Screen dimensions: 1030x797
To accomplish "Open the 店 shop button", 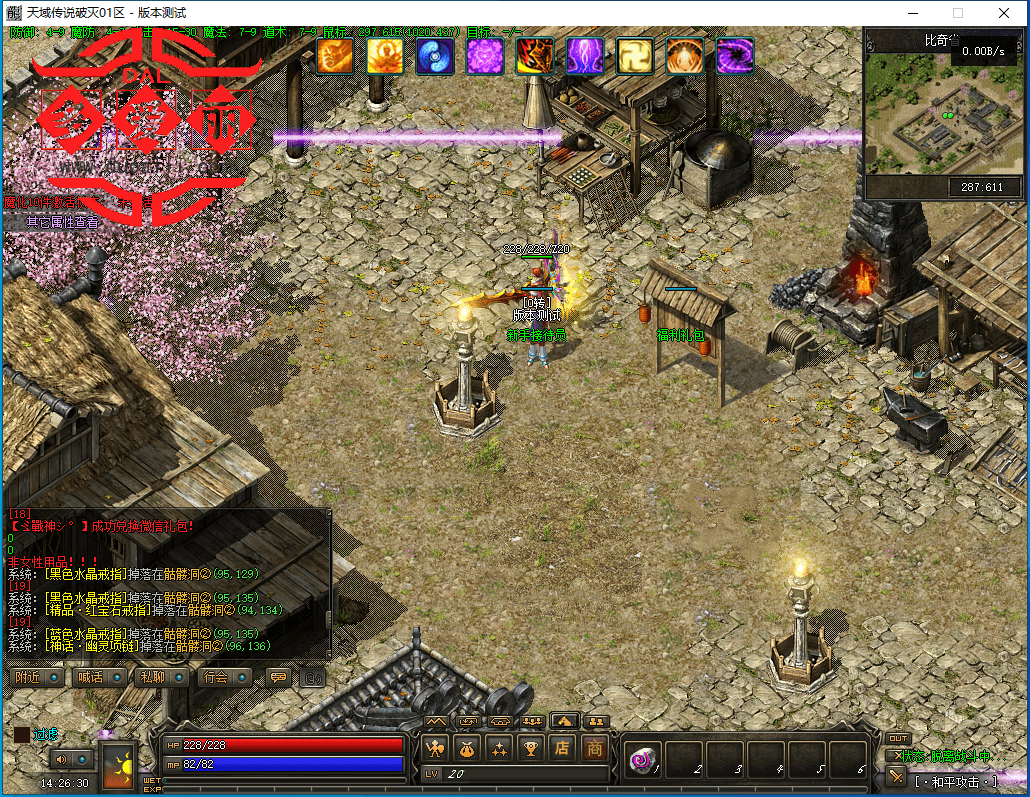I will pos(563,748).
